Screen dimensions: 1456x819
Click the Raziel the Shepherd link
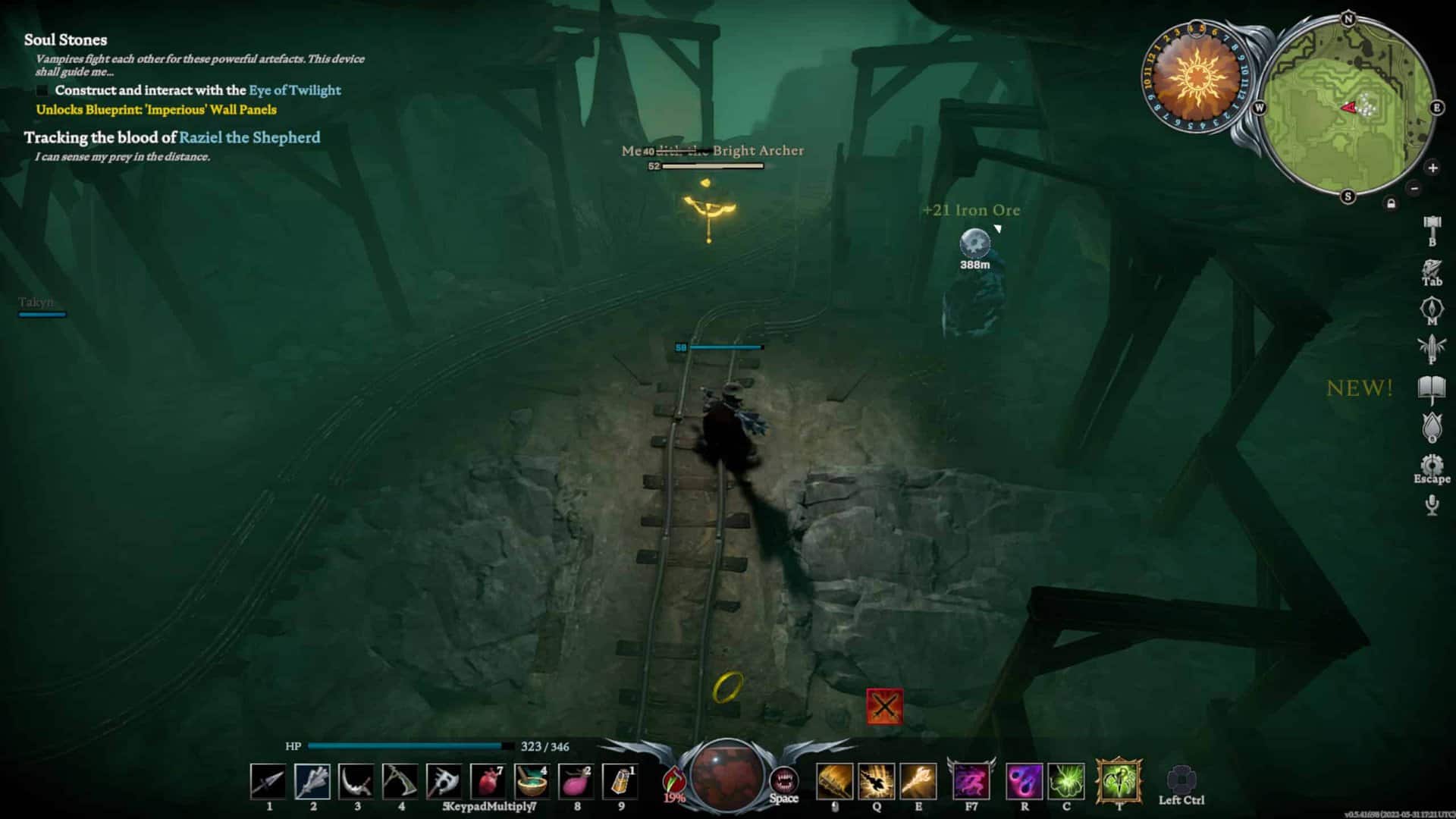249,138
